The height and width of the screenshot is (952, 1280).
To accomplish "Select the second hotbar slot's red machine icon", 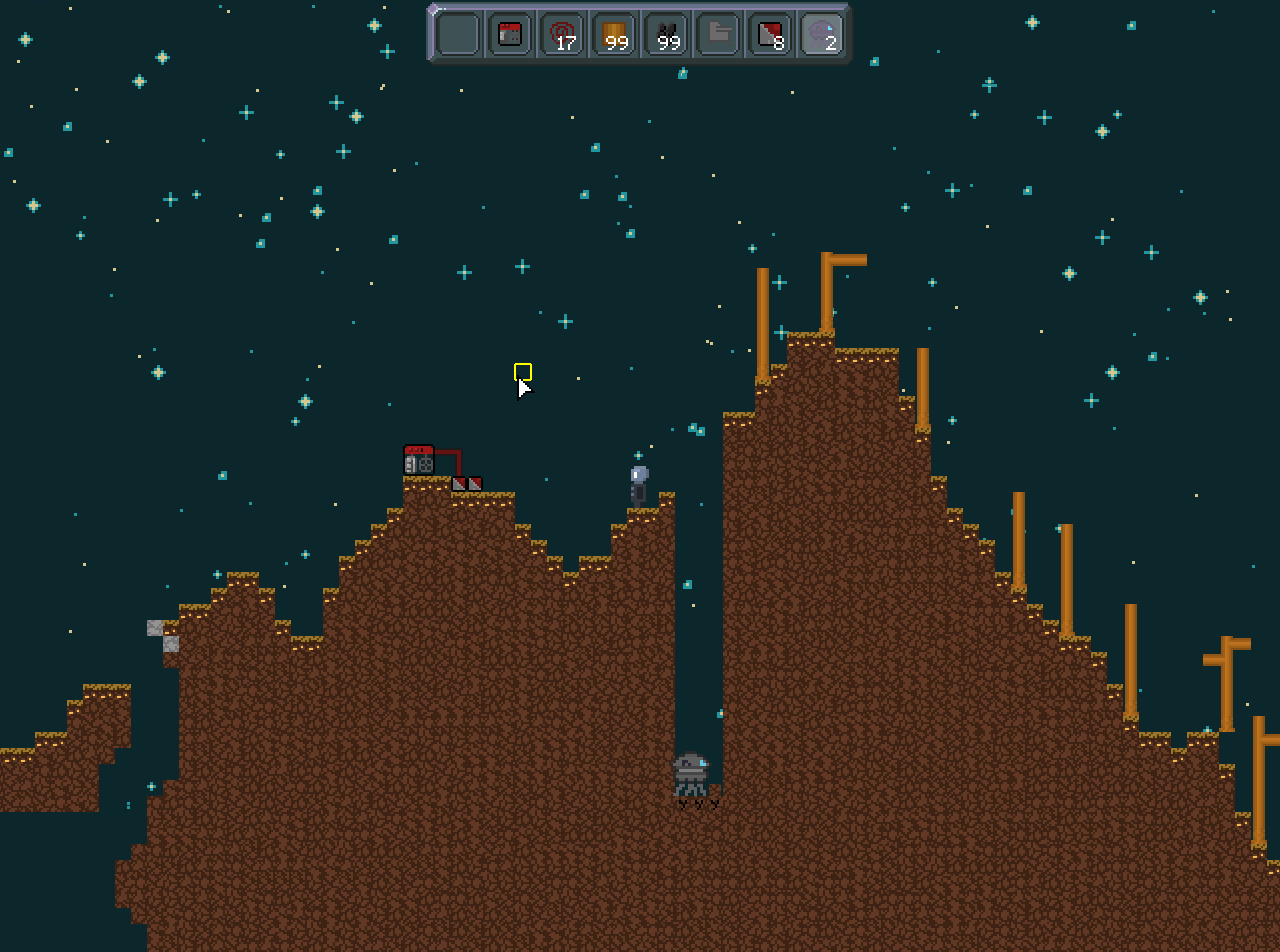I will 509,33.
